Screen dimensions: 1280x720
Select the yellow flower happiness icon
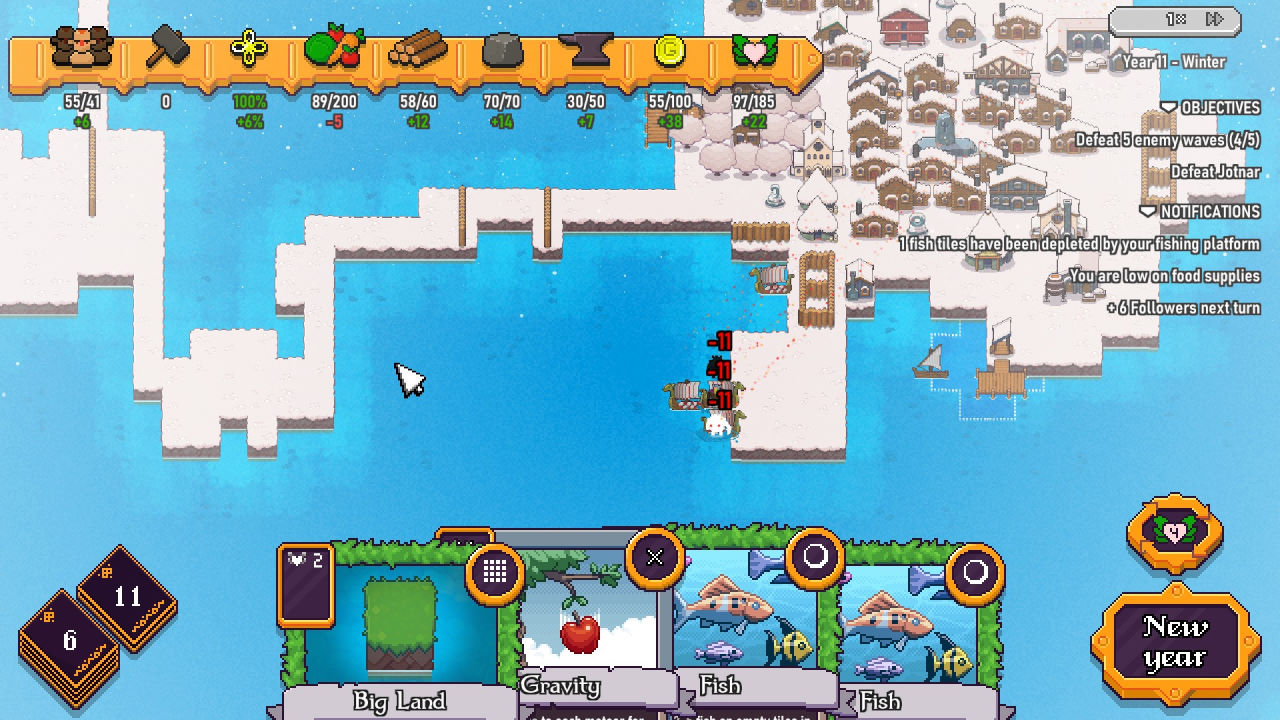tap(249, 48)
